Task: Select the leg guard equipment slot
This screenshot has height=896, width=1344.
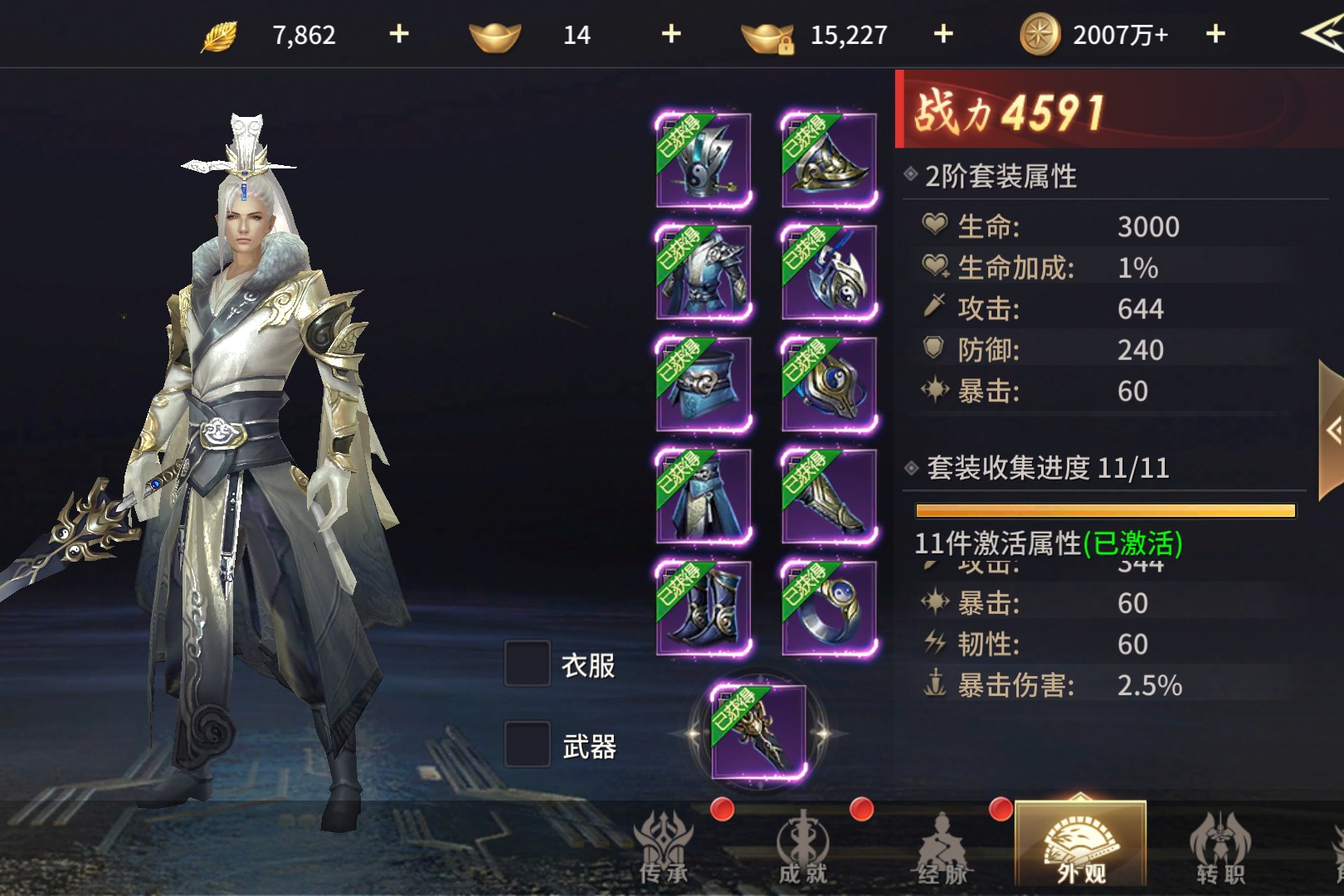Action: [x=829, y=496]
